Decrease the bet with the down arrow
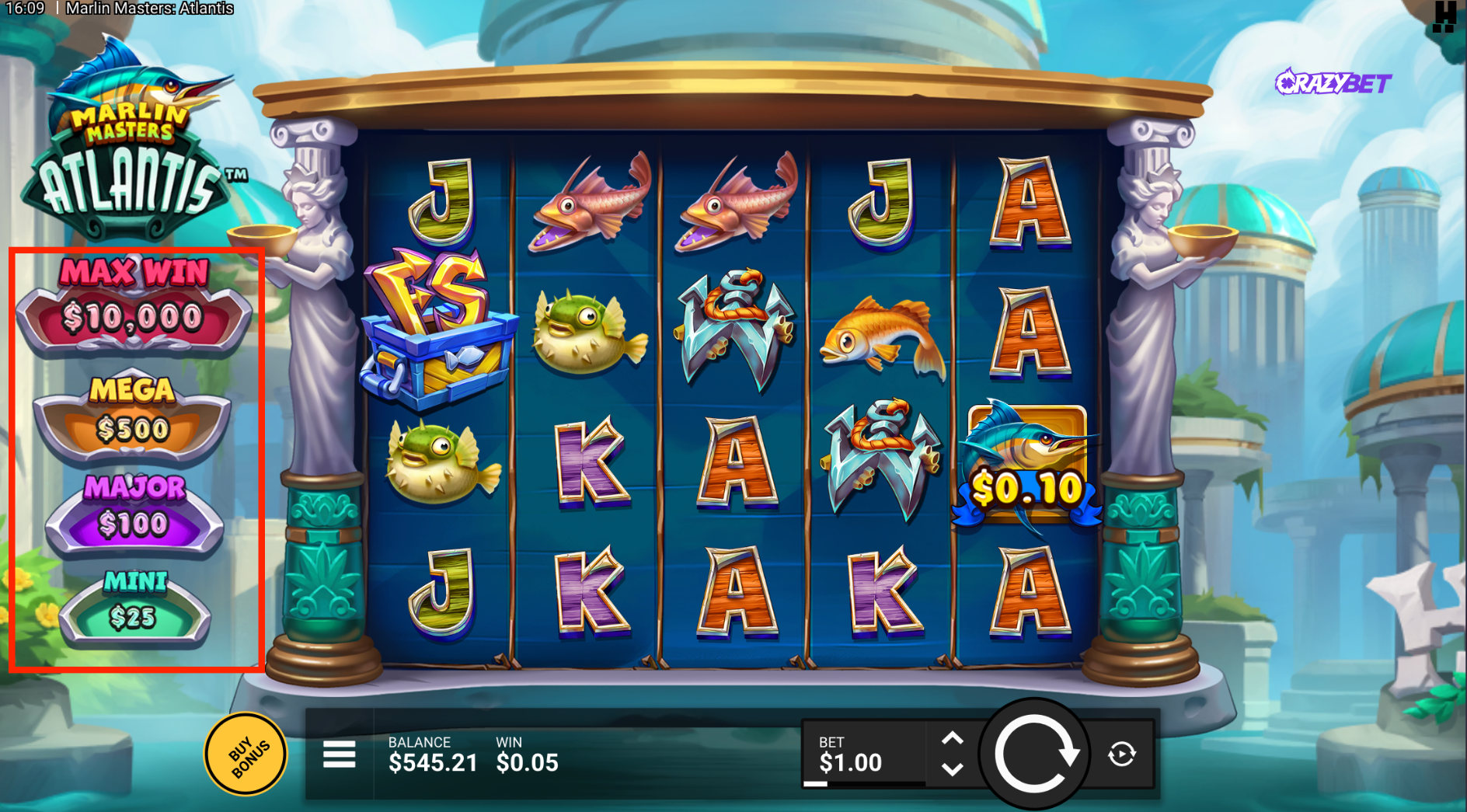 (x=953, y=769)
